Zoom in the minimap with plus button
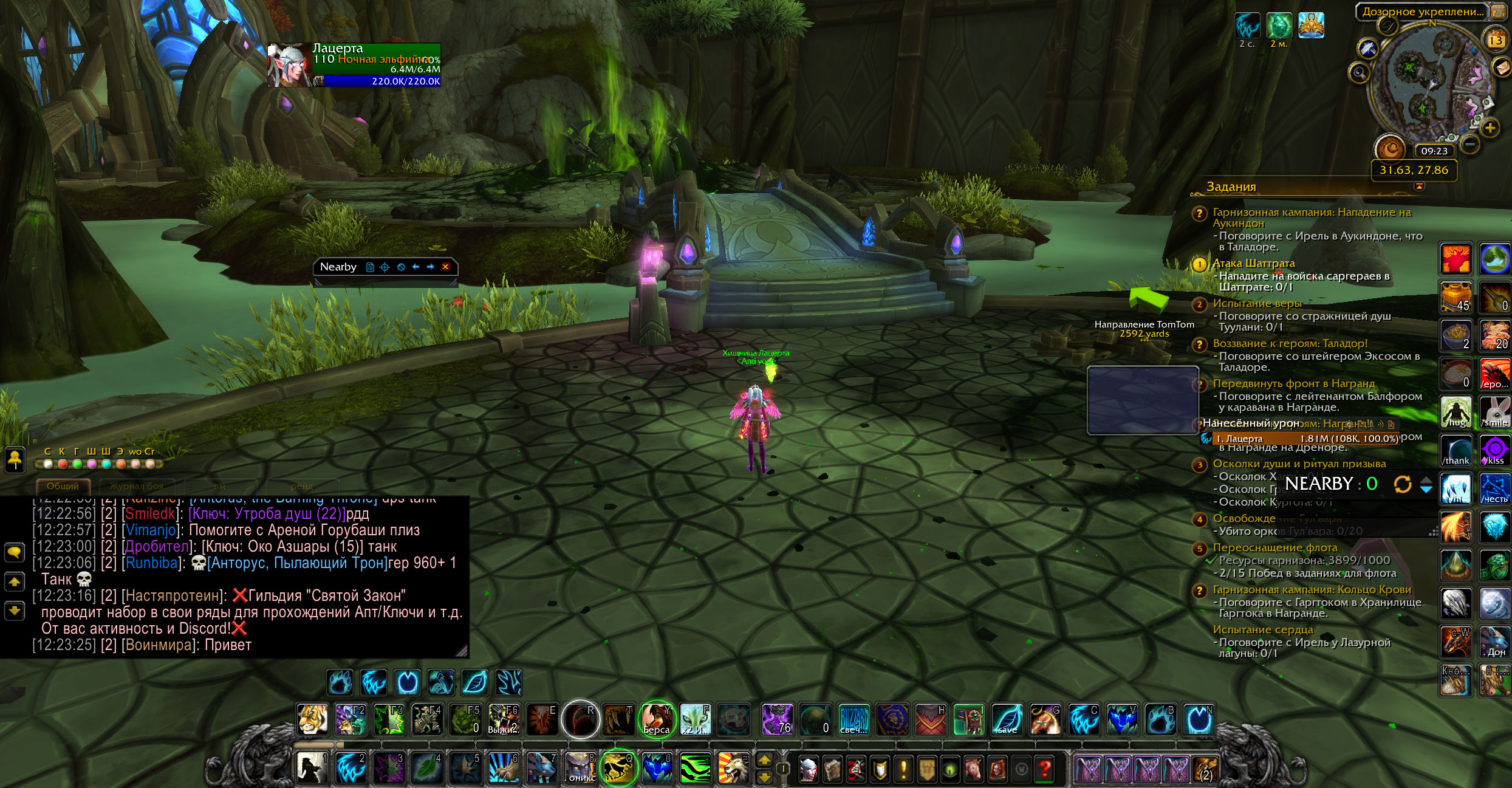 tap(1490, 128)
